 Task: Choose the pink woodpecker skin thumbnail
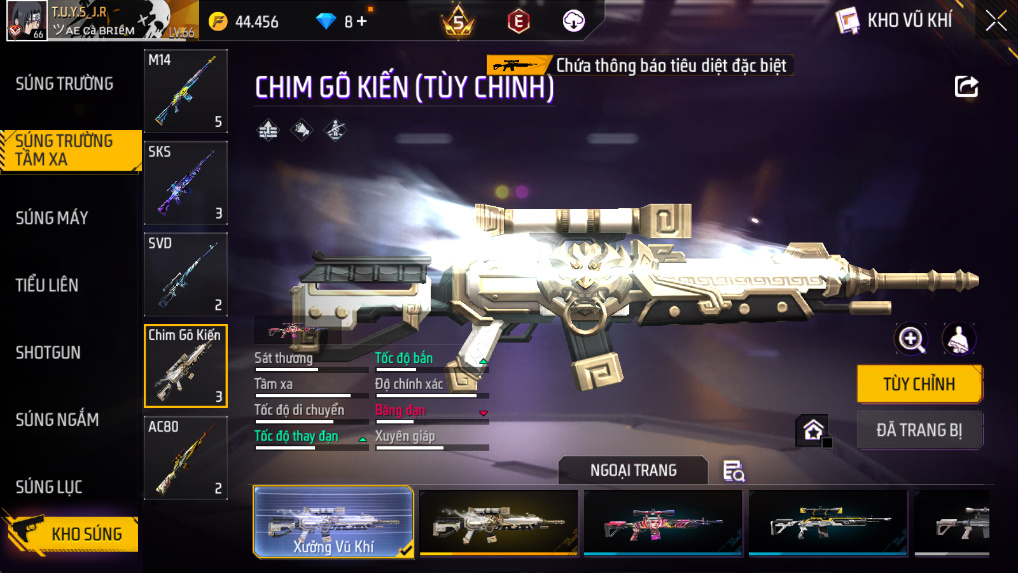[x=663, y=522]
